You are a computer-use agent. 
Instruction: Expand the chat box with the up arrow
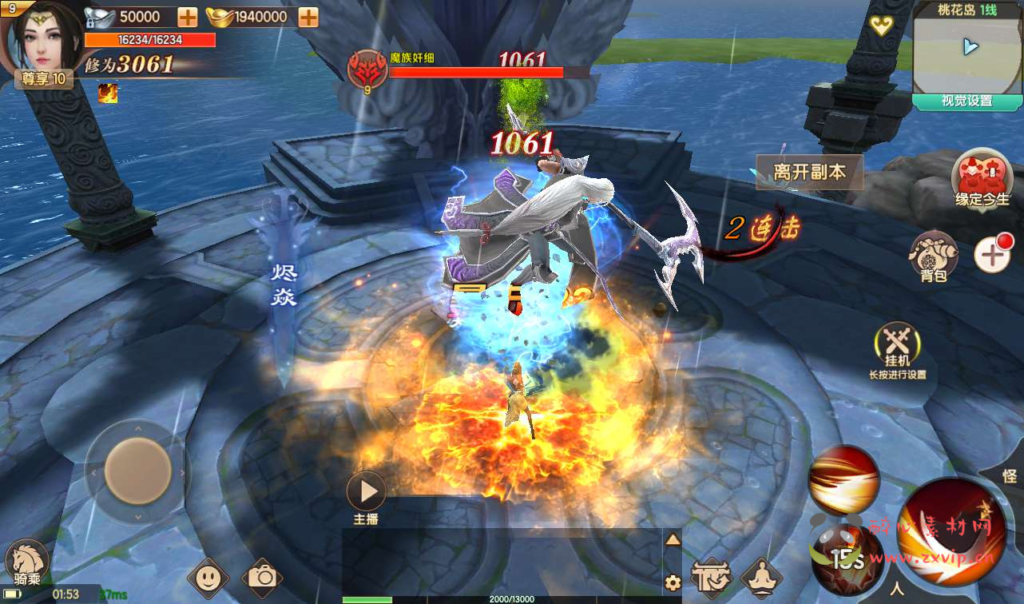pos(673,540)
